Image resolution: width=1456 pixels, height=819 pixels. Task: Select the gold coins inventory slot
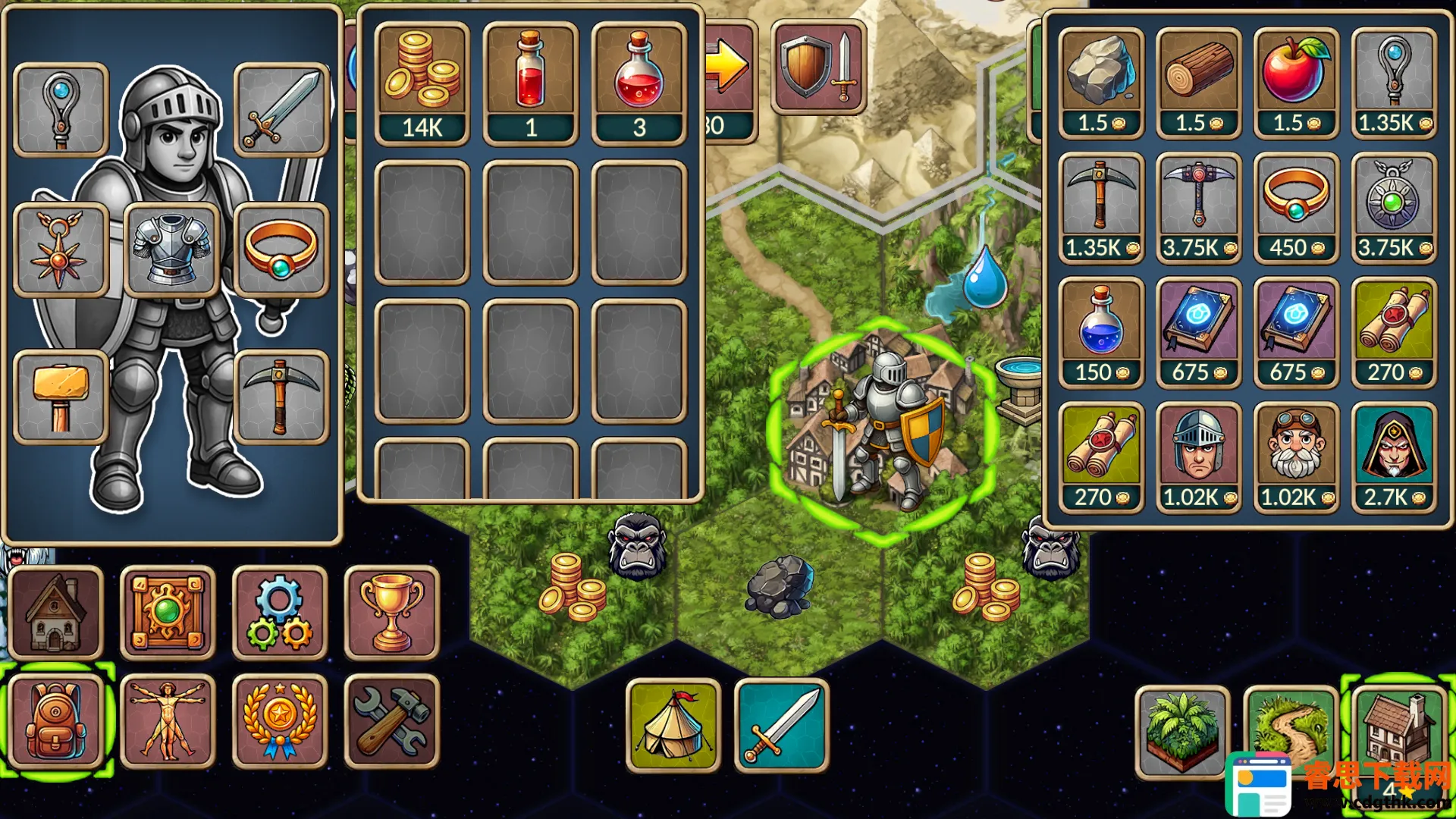[422, 83]
